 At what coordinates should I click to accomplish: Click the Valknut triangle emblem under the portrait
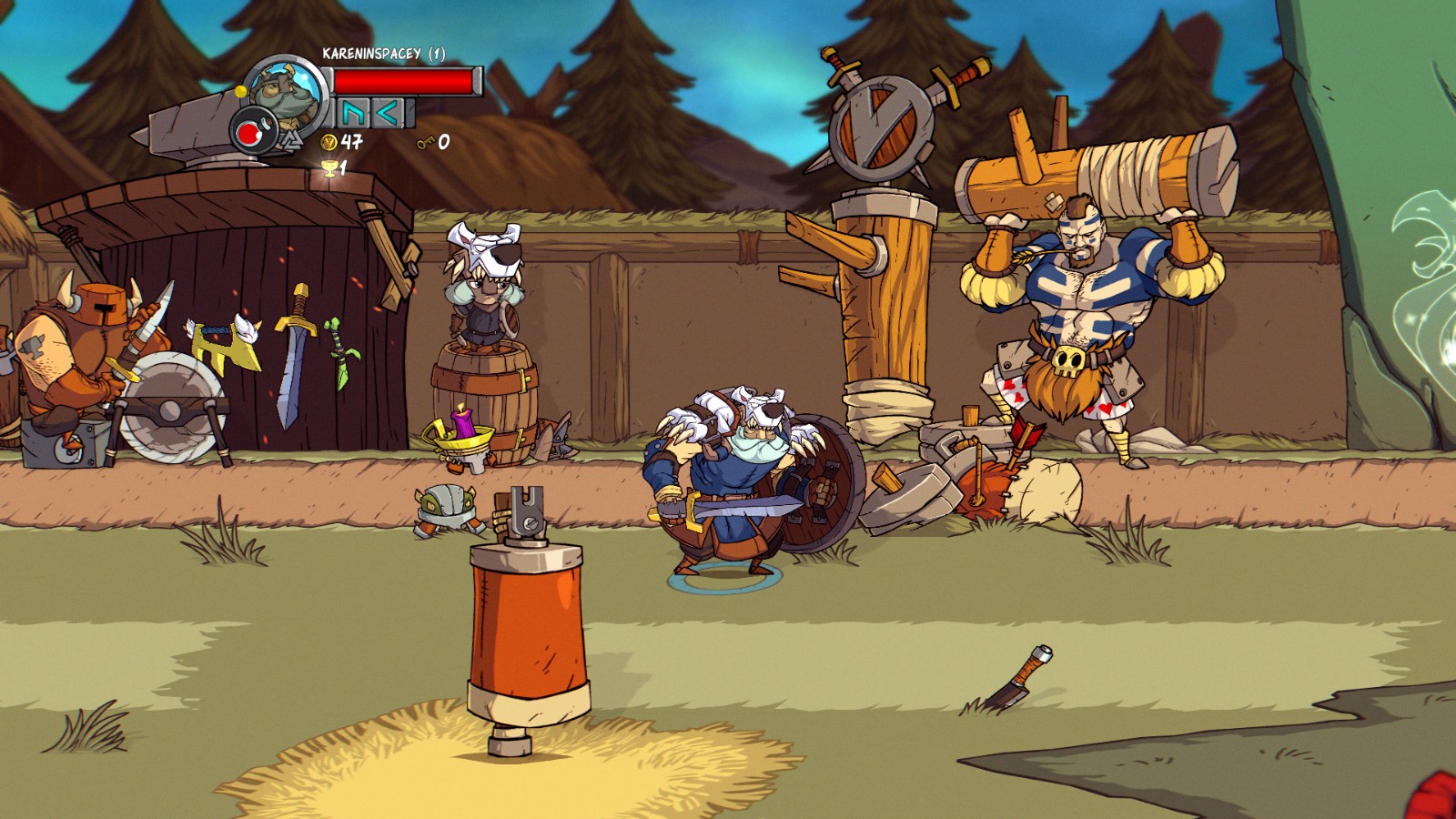pos(293,140)
